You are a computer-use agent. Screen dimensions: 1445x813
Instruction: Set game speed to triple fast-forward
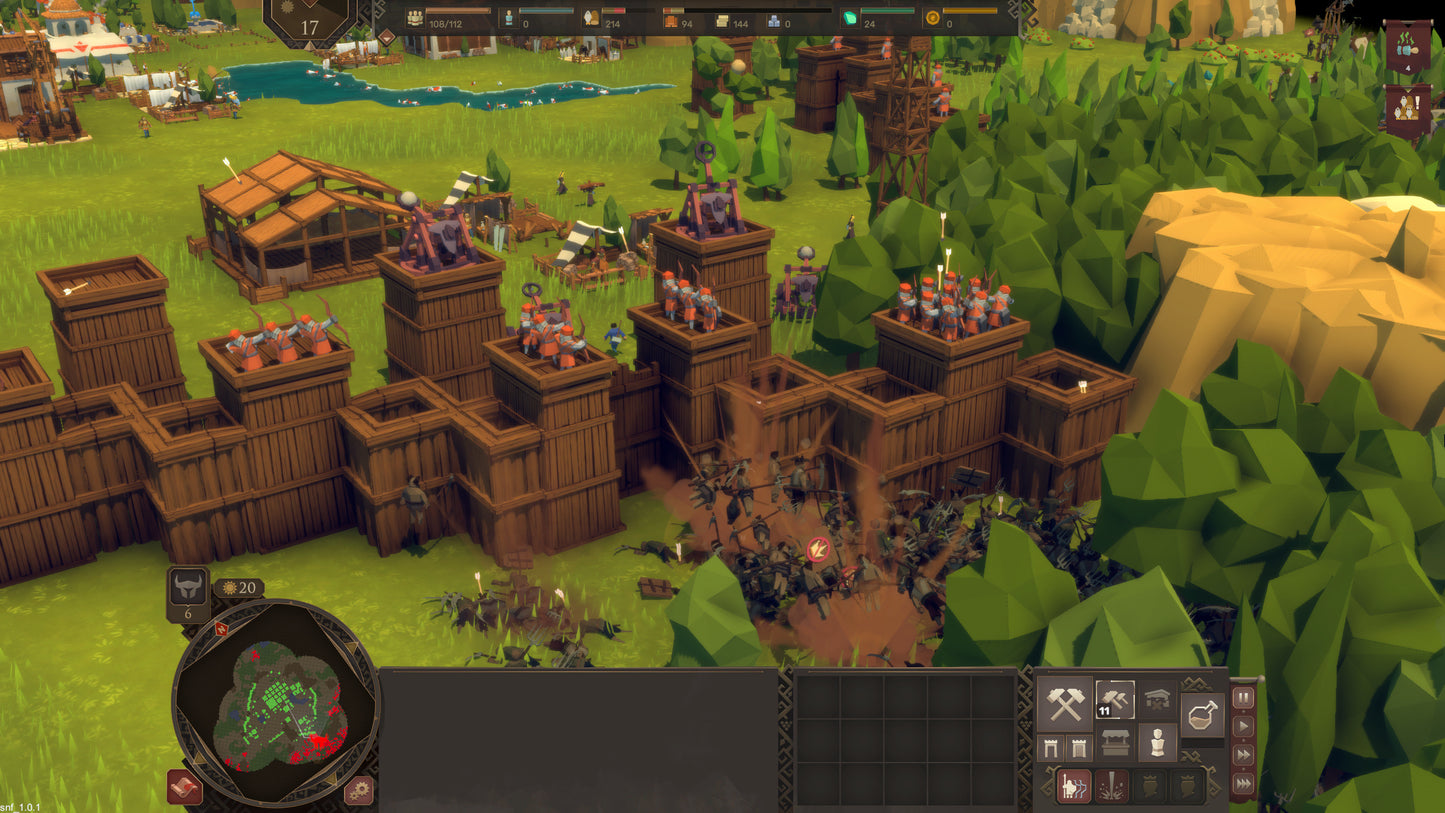(1243, 785)
